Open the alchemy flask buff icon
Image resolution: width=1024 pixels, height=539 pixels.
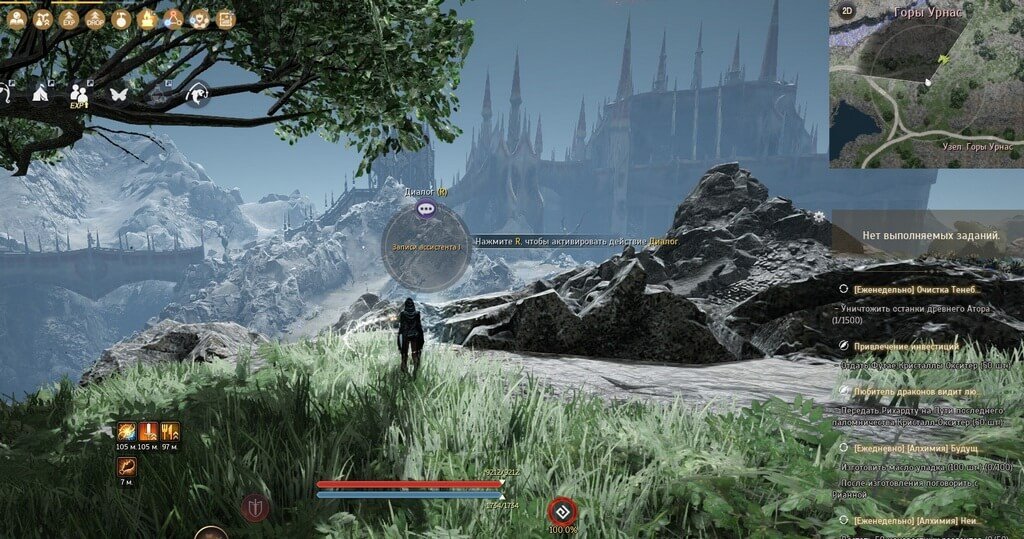pos(121,19)
